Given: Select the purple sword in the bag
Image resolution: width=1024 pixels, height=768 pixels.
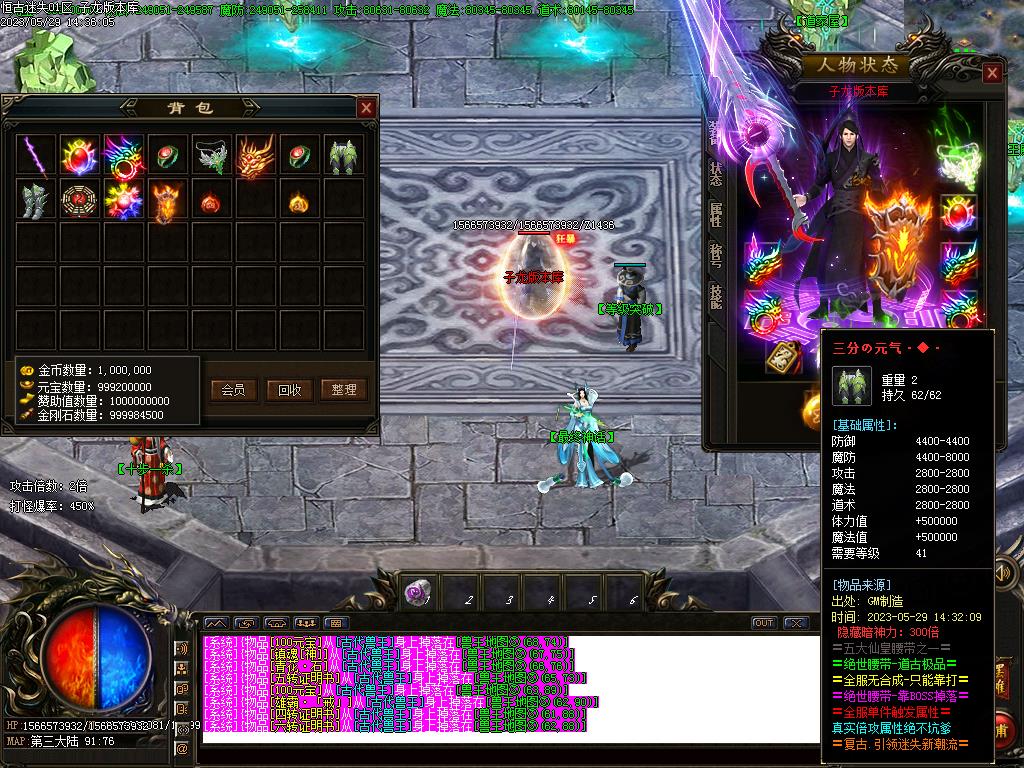Looking at the screenshot, I should [37, 156].
